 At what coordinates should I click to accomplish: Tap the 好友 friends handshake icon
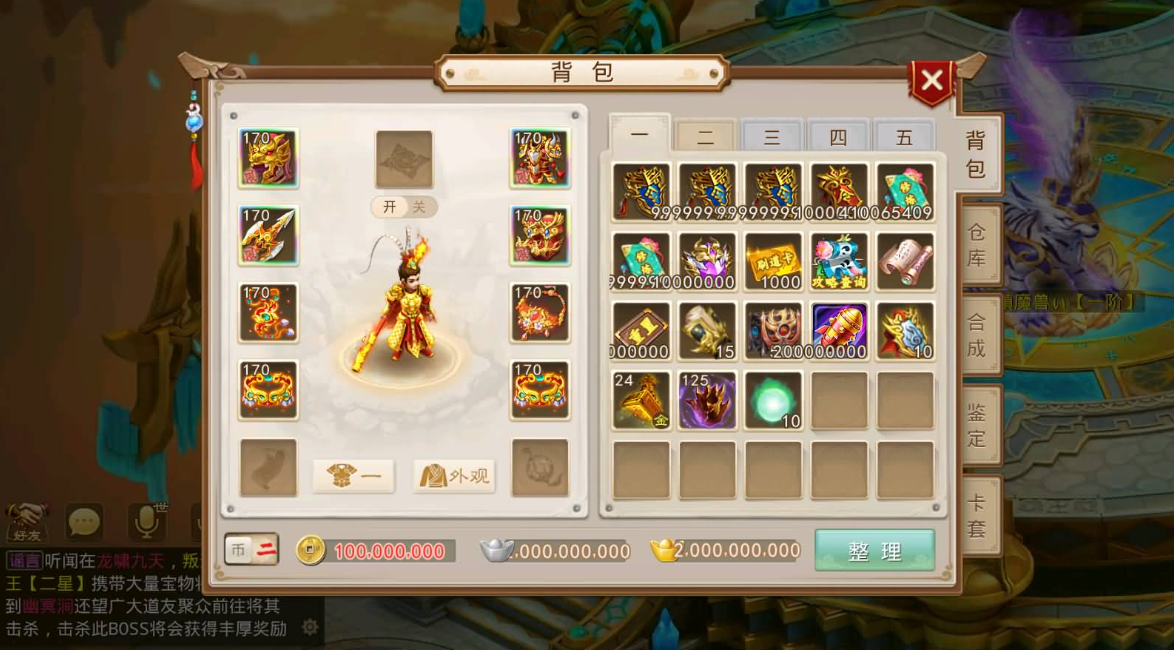tap(26, 521)
